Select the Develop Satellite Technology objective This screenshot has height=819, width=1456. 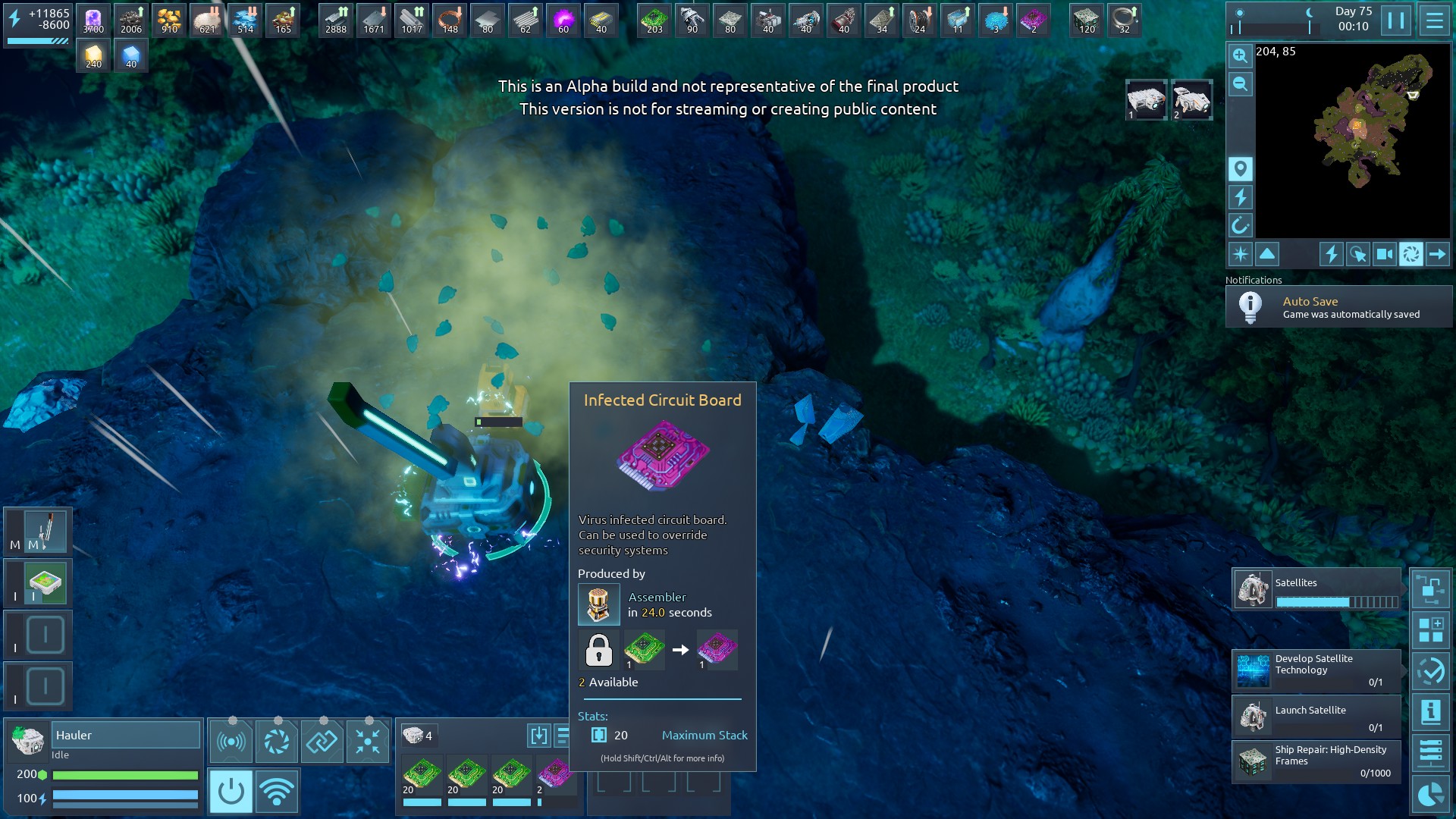pos(1316,670)
